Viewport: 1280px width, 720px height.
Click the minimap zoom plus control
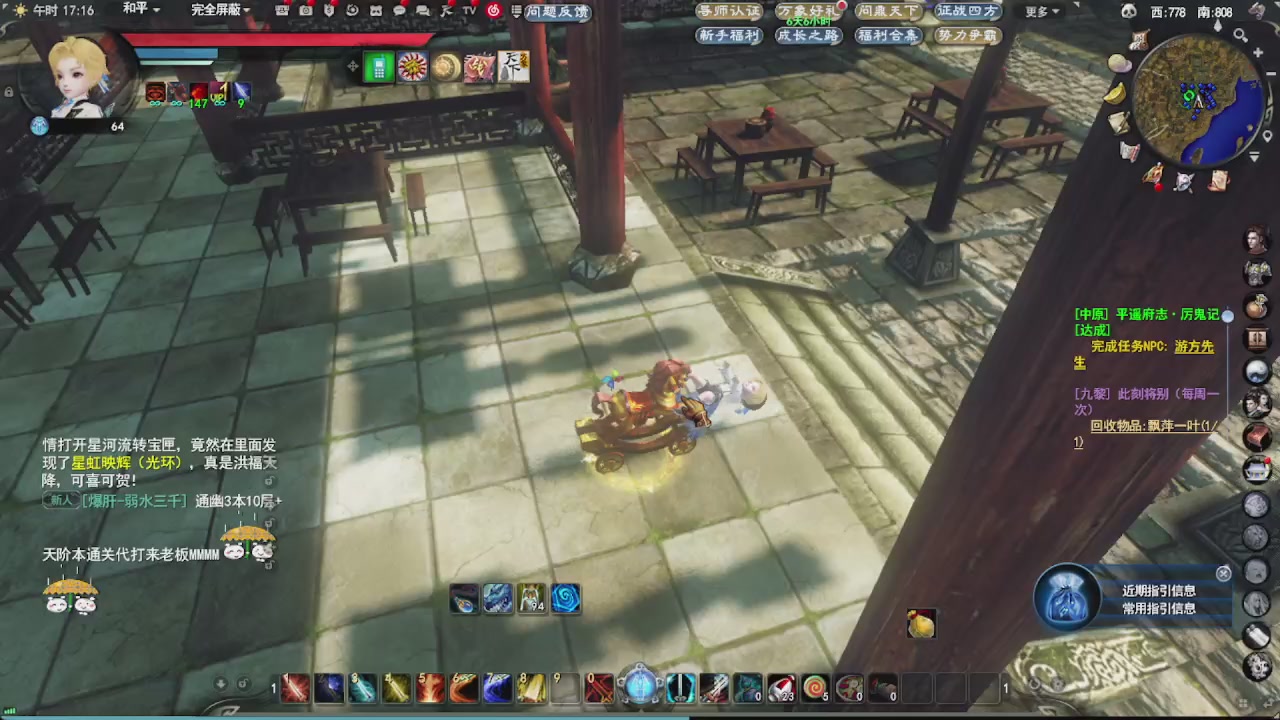pos(1258,51)
